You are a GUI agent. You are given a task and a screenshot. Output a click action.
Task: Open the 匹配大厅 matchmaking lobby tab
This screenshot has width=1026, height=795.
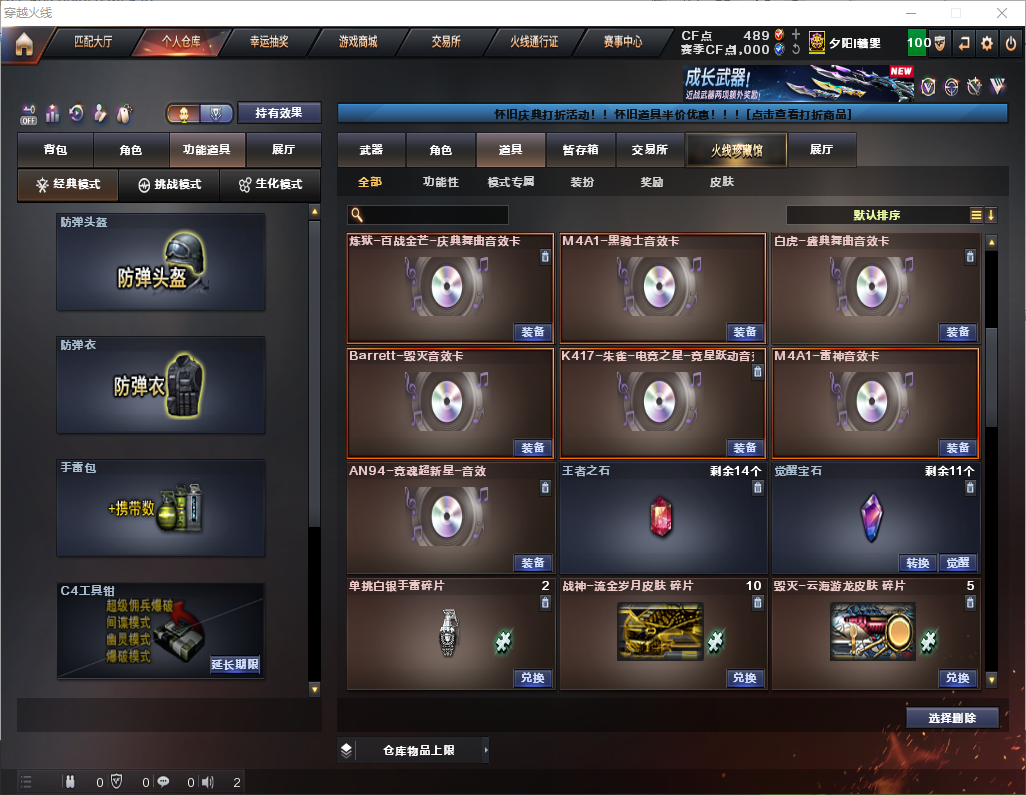[x=93, y=42]
